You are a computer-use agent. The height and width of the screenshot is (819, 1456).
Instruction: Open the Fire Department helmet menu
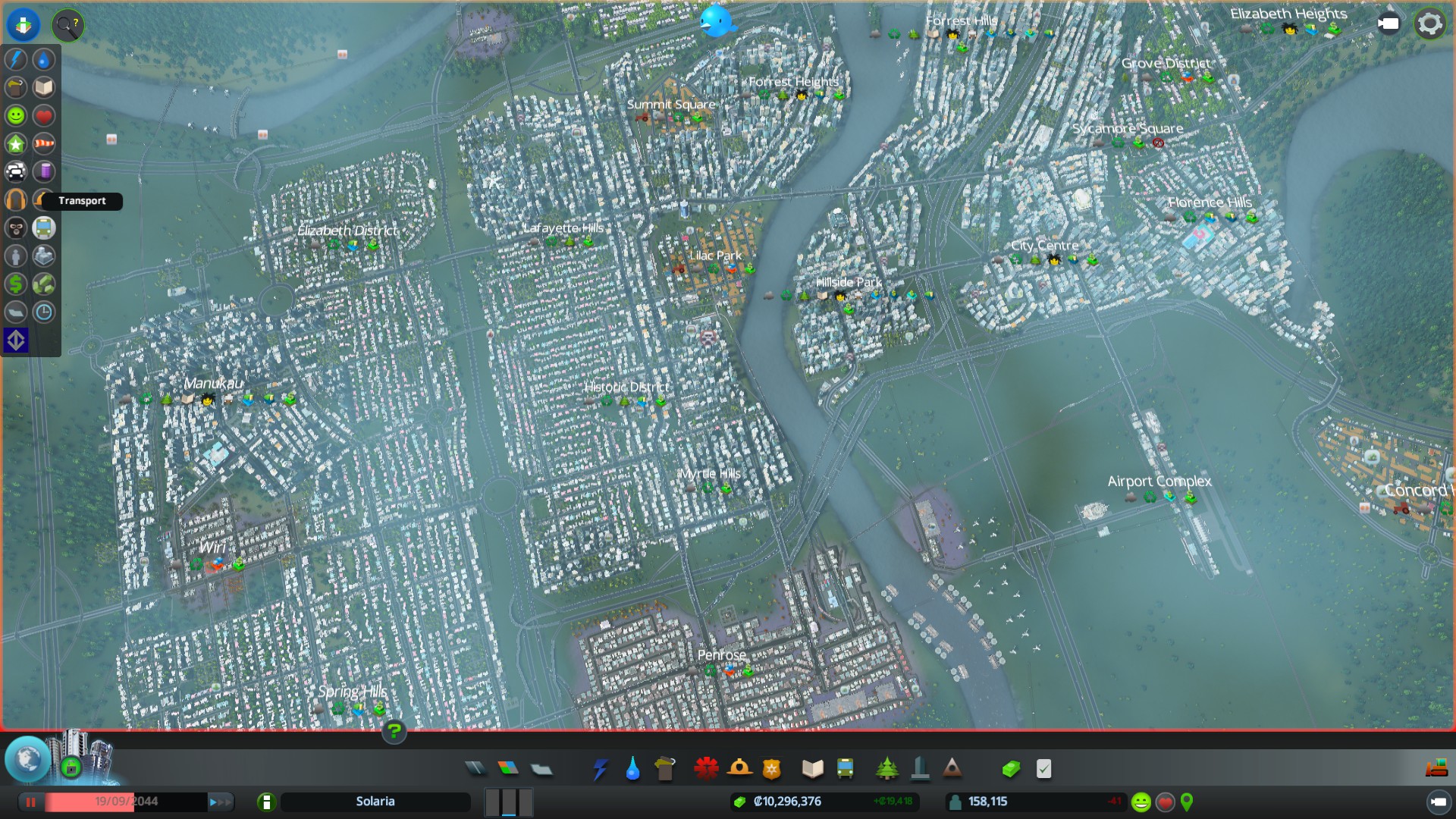[x=739, y=769]
